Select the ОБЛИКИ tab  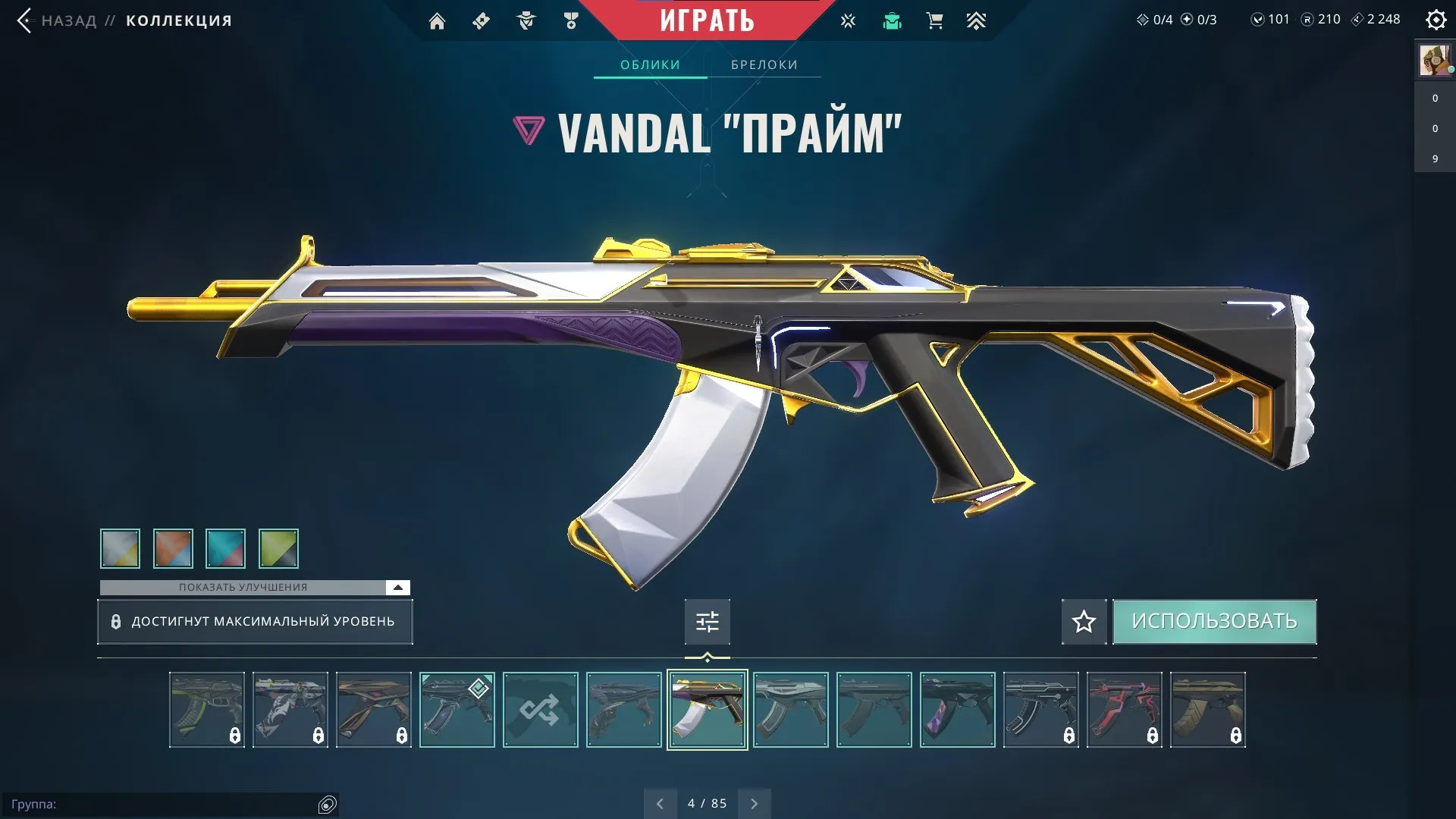pos(651,64)
